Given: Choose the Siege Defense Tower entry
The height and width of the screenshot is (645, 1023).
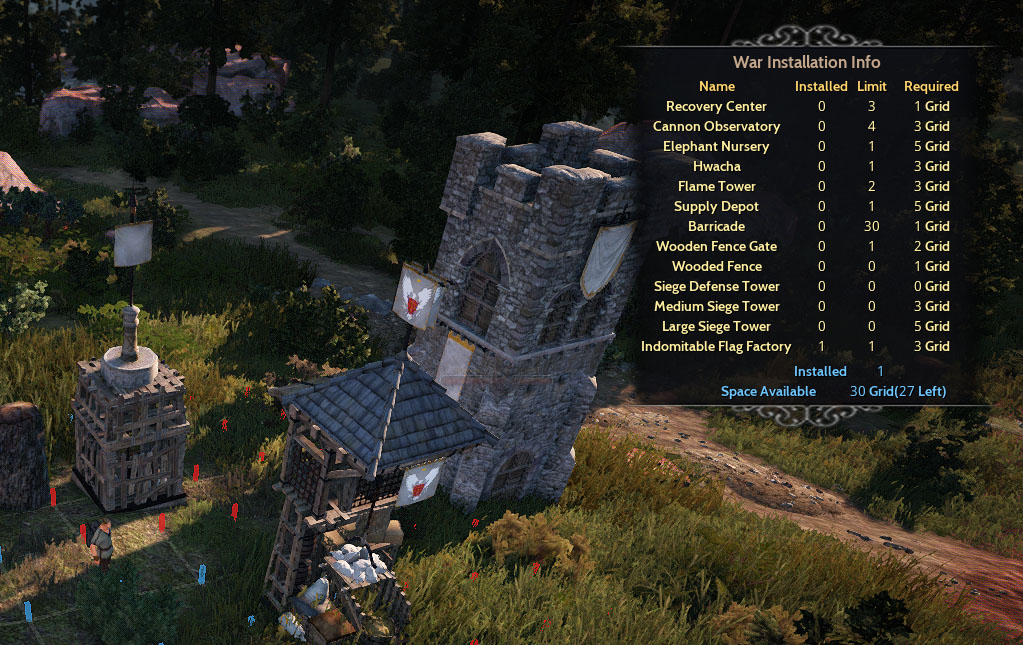Looking at the screenshot, I should (716, 286).
